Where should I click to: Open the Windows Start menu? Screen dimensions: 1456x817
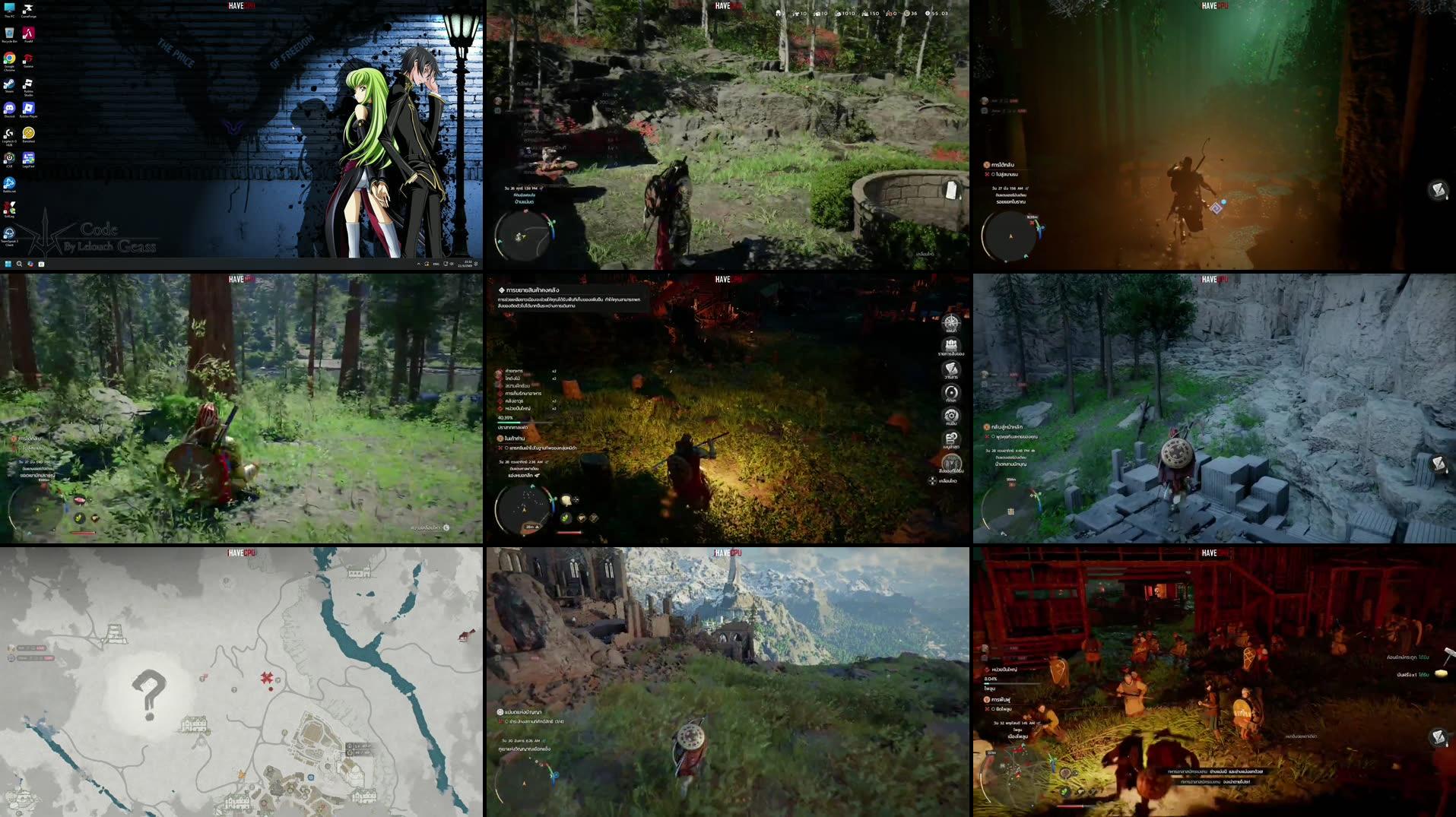coord(9,264)
